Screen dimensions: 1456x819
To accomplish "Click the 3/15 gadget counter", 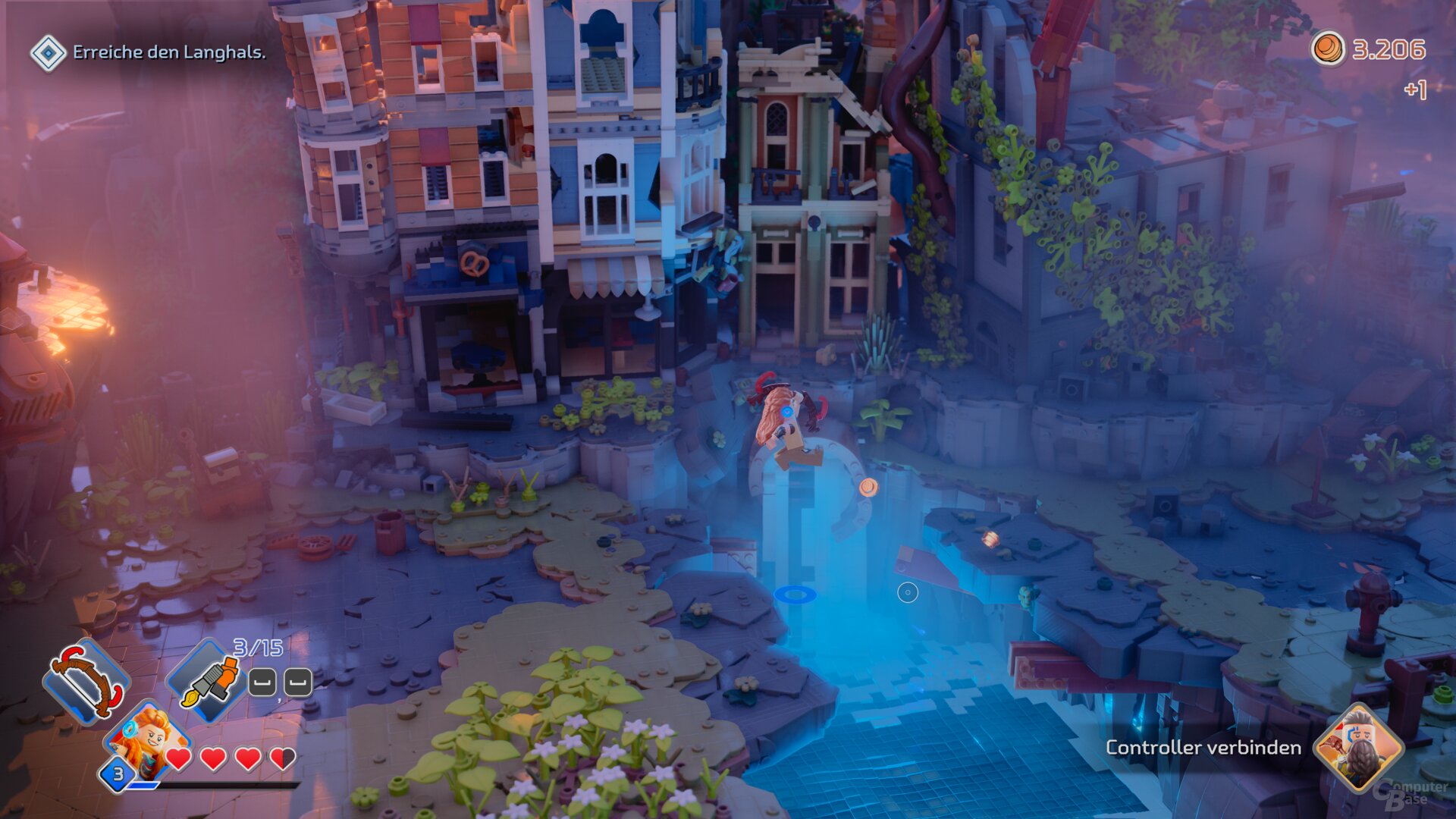I will point(258,646).
